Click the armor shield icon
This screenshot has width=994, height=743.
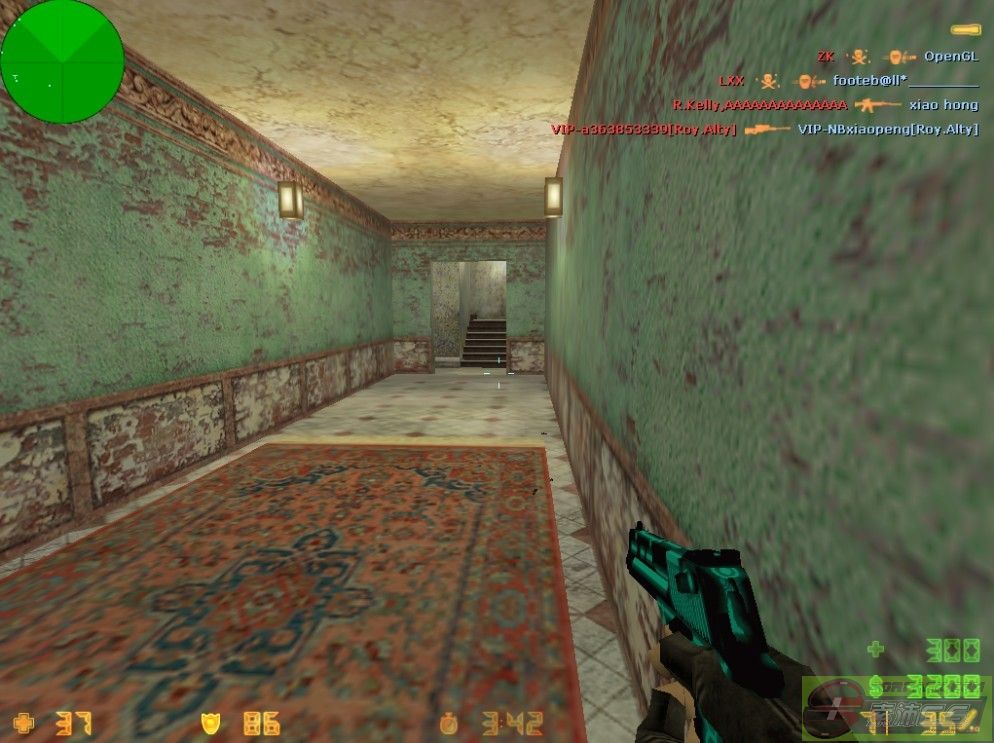pos(211,721)
